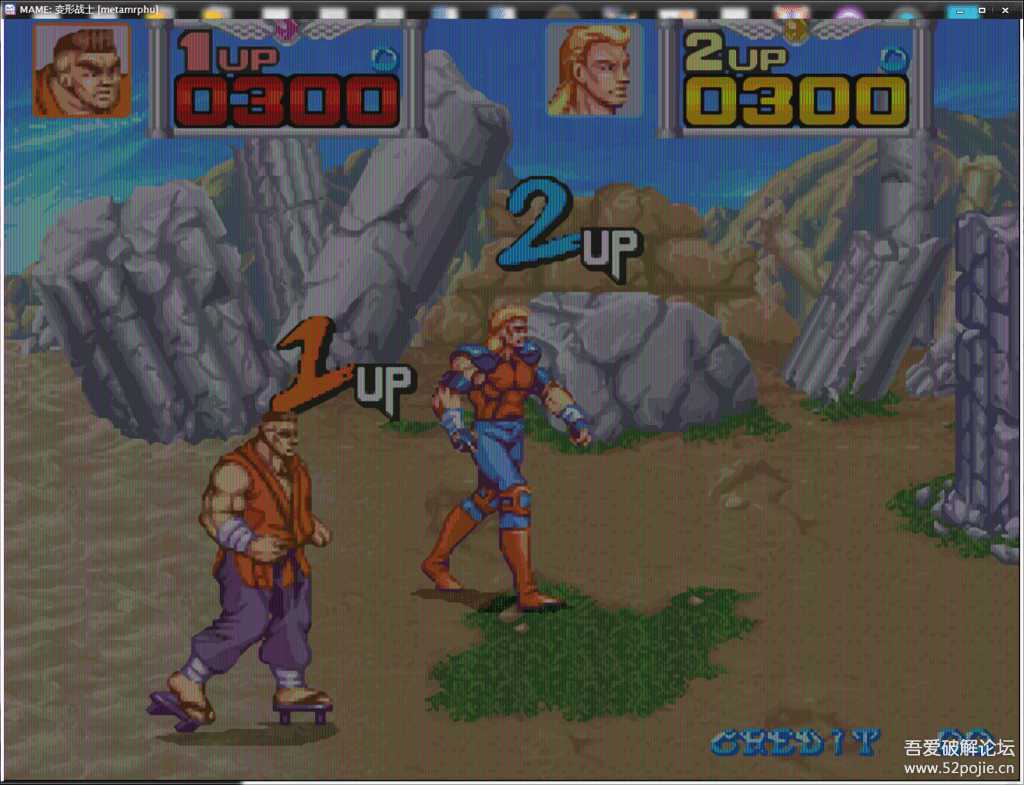
Task: Select player two's blond fighter portrait
Action: click(x=594, y=70)
